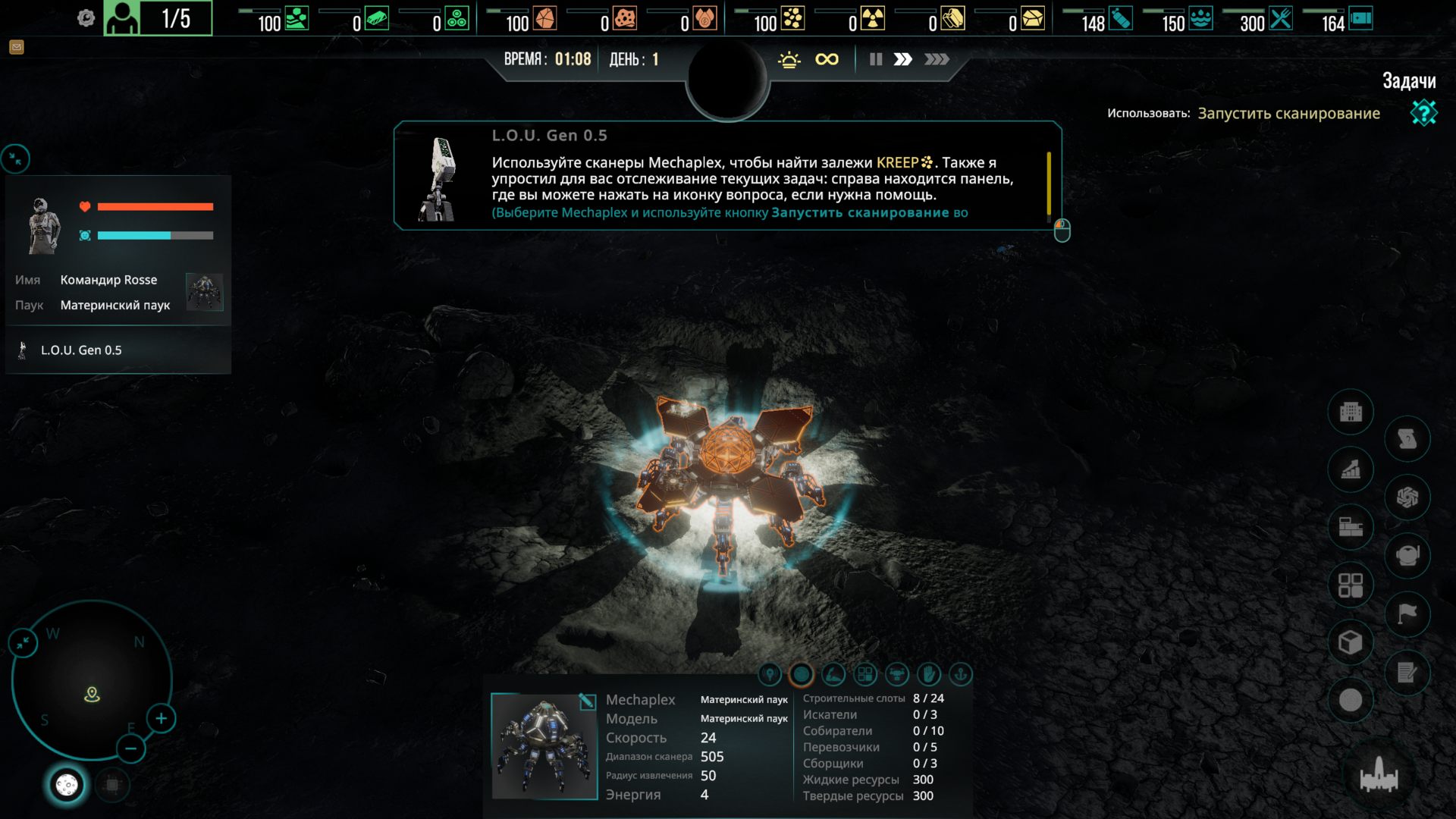Open the tasks help question-mark icon

(1423, 113)
